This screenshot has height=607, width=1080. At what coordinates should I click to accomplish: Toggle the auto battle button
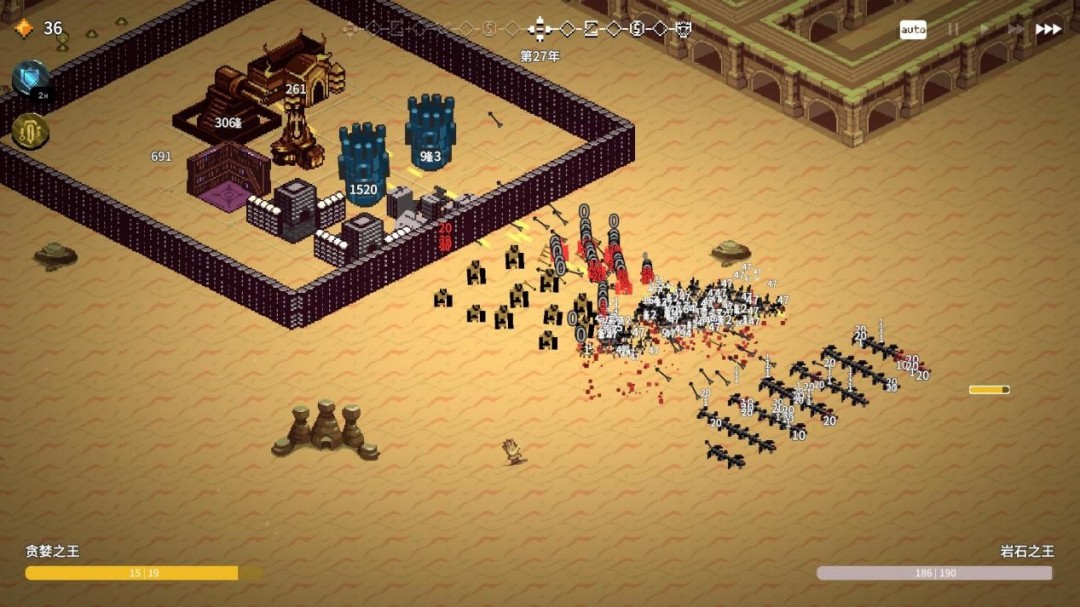(x=913, y=30)
